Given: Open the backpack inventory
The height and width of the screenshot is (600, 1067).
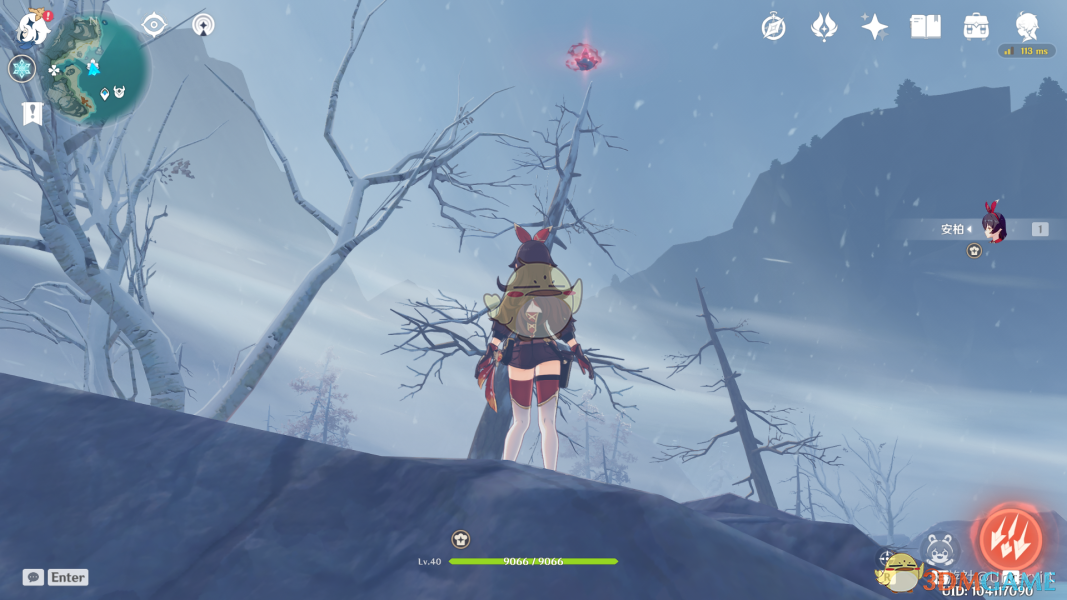Looking at the screenshot, I should (976, 27).
